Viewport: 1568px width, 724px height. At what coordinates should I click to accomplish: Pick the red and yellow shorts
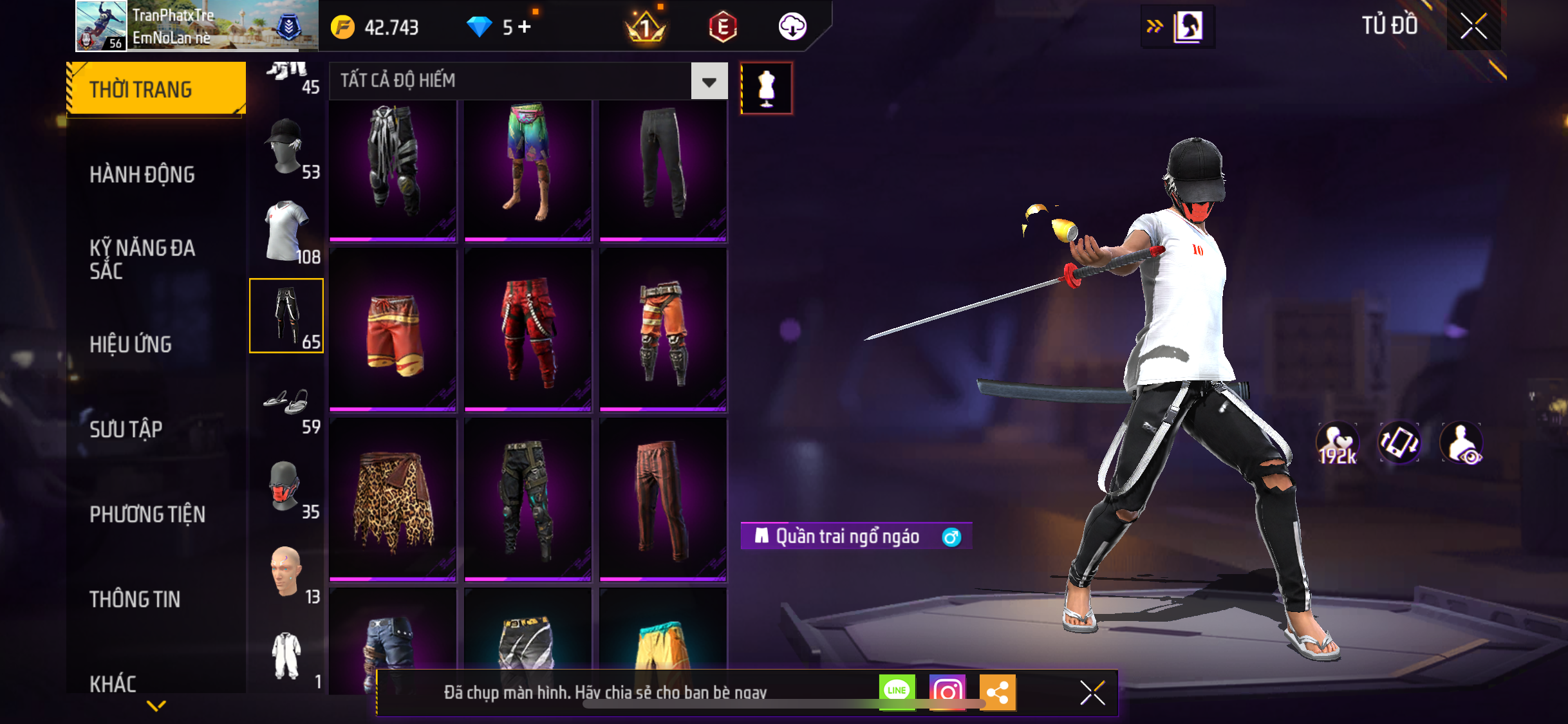pyautogui.click(x=393, y=330)
